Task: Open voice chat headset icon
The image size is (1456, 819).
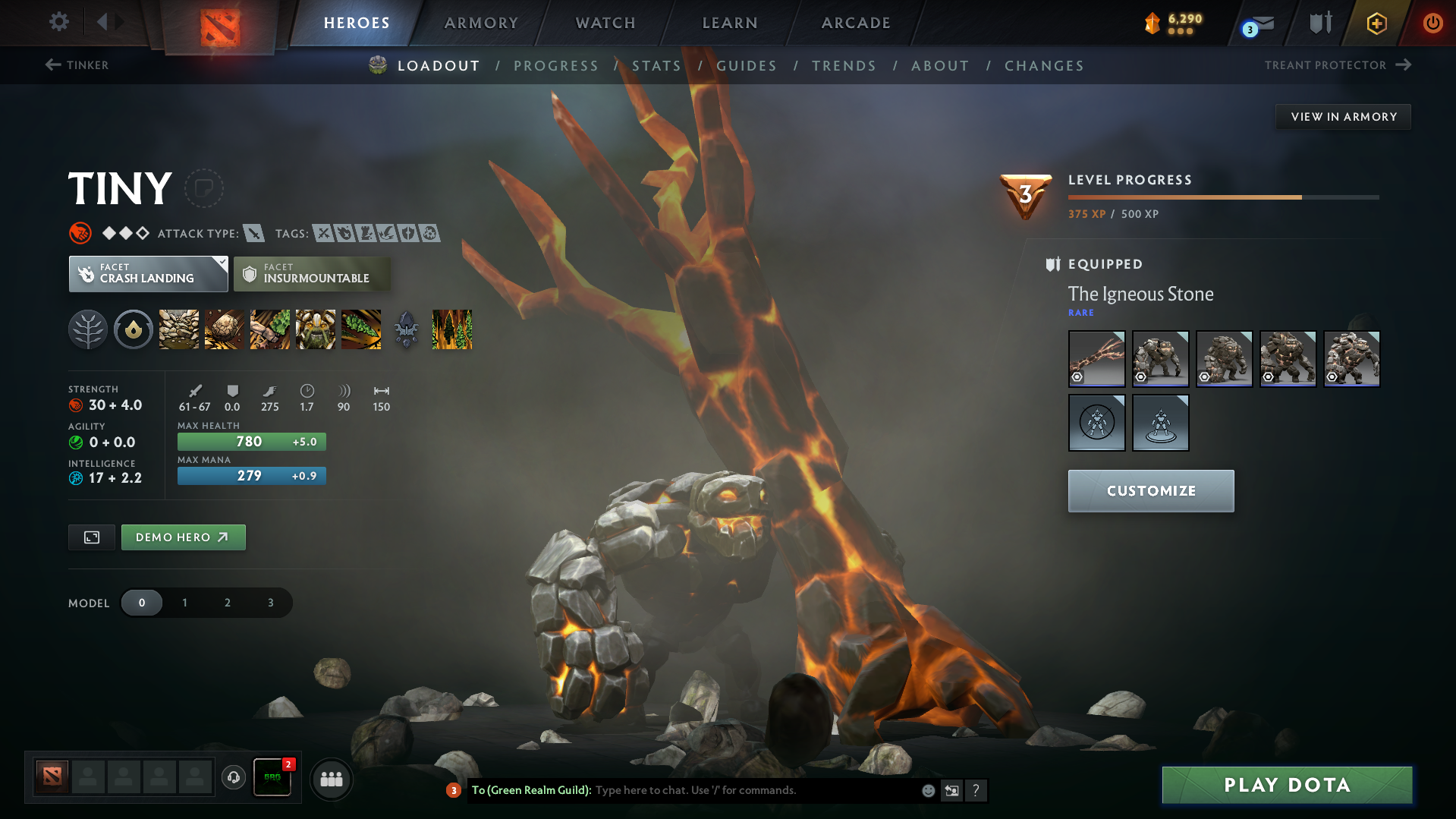Action: (233, 779)
